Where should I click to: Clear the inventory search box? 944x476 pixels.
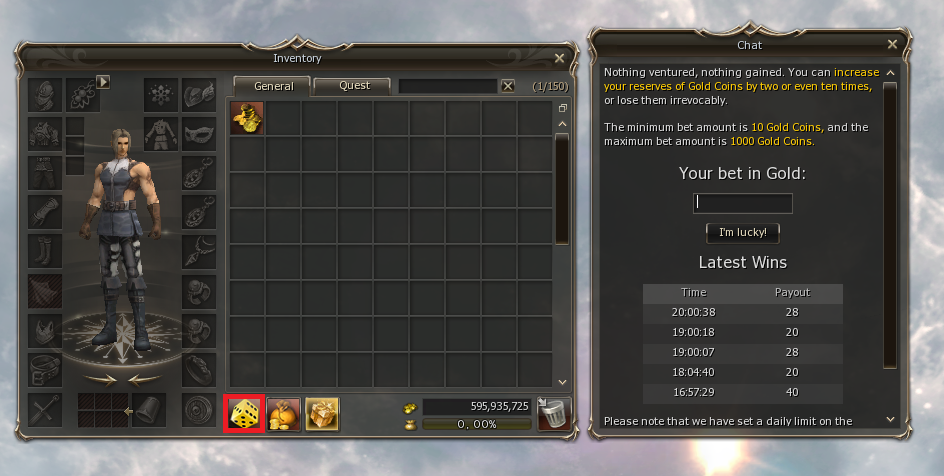pos(508,86)
